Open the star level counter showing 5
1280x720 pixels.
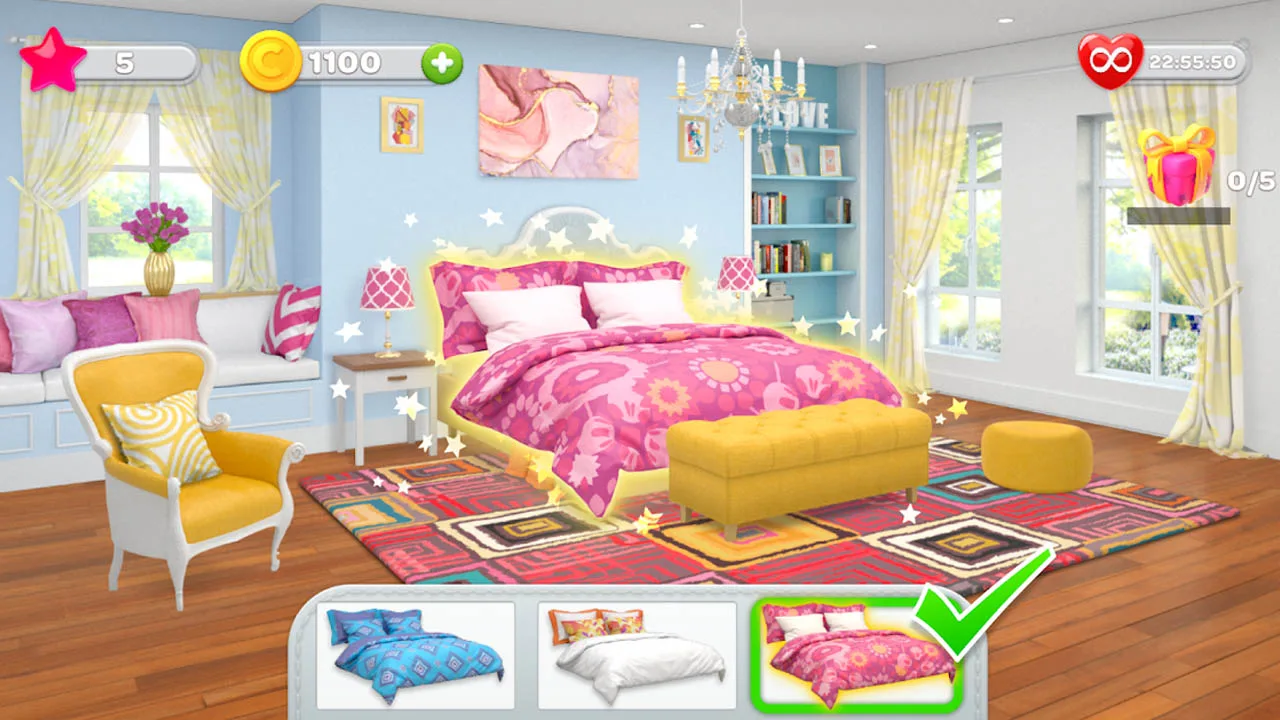(123, 58)
